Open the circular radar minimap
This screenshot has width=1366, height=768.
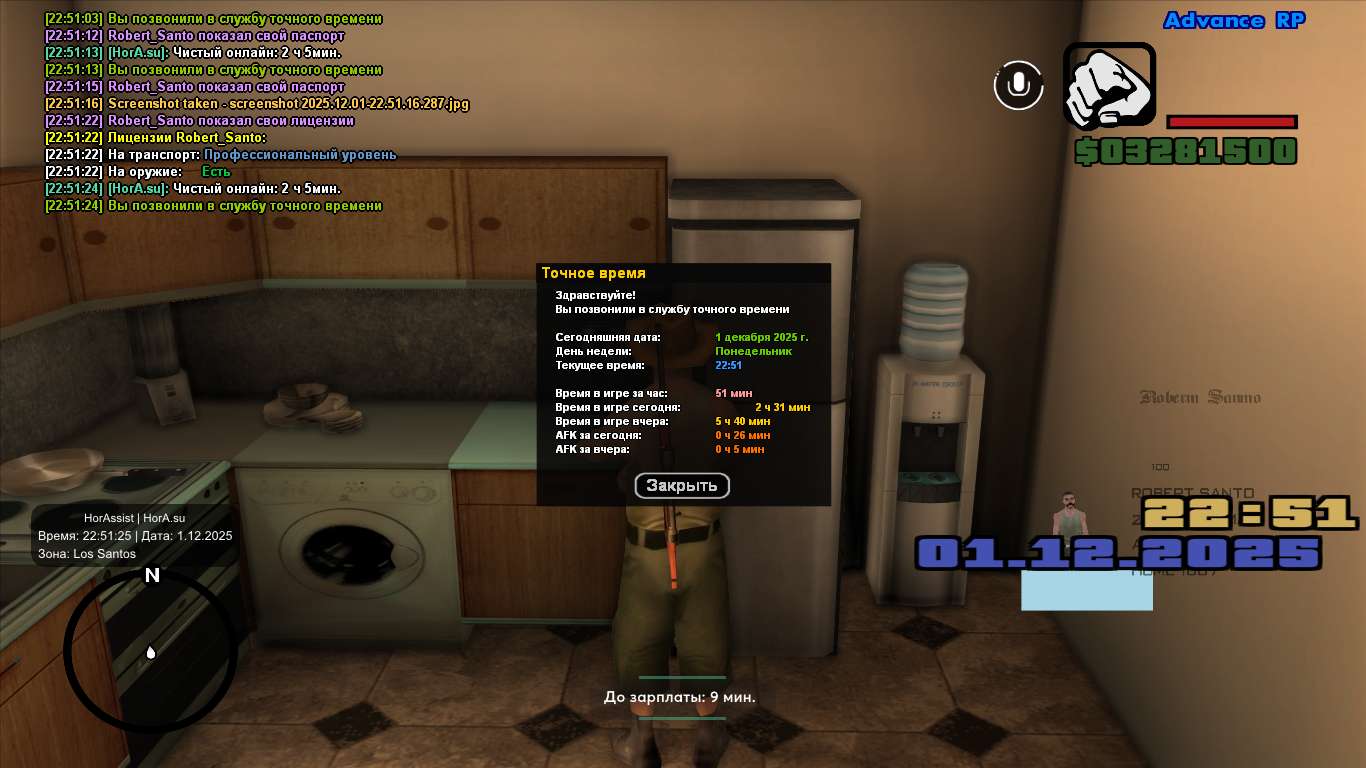tap(151, 652)
